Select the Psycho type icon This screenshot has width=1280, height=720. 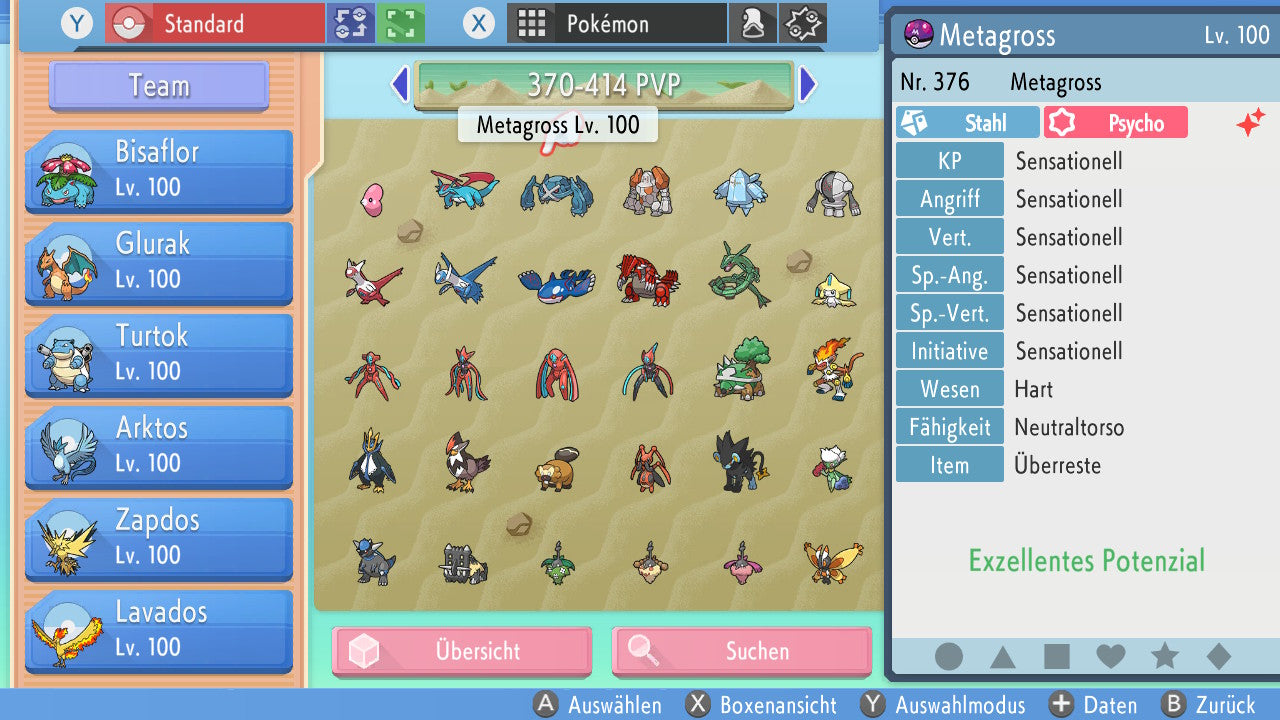tap(1115, 122)
